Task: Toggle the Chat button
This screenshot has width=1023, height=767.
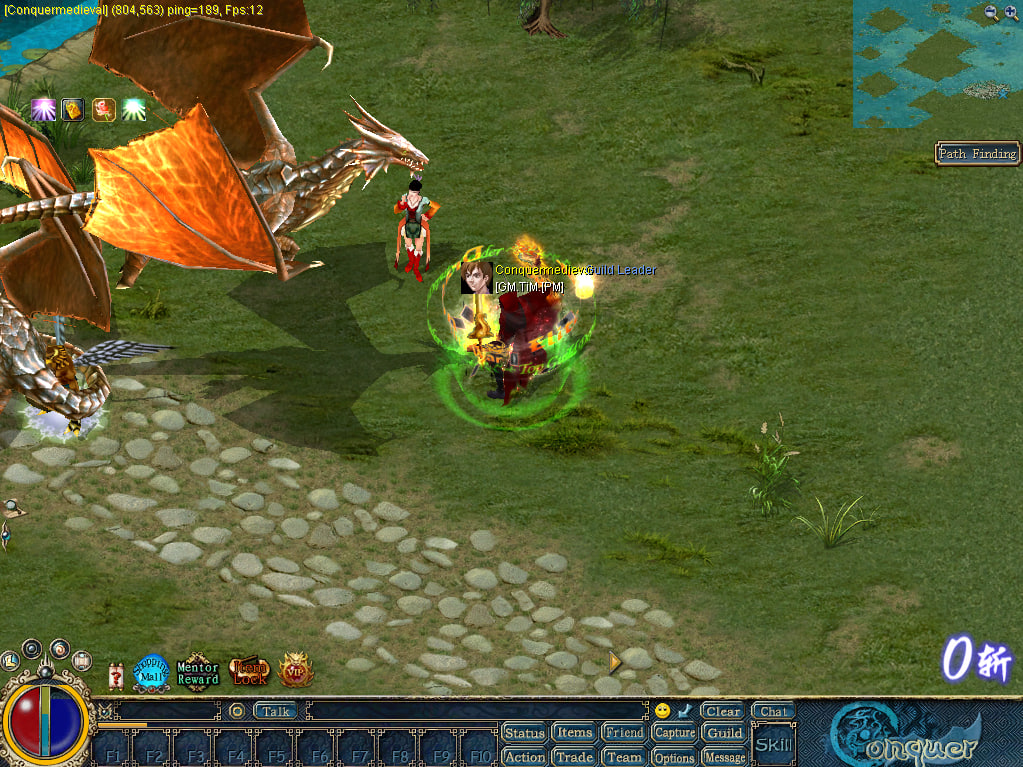Action: coord(773,711)
